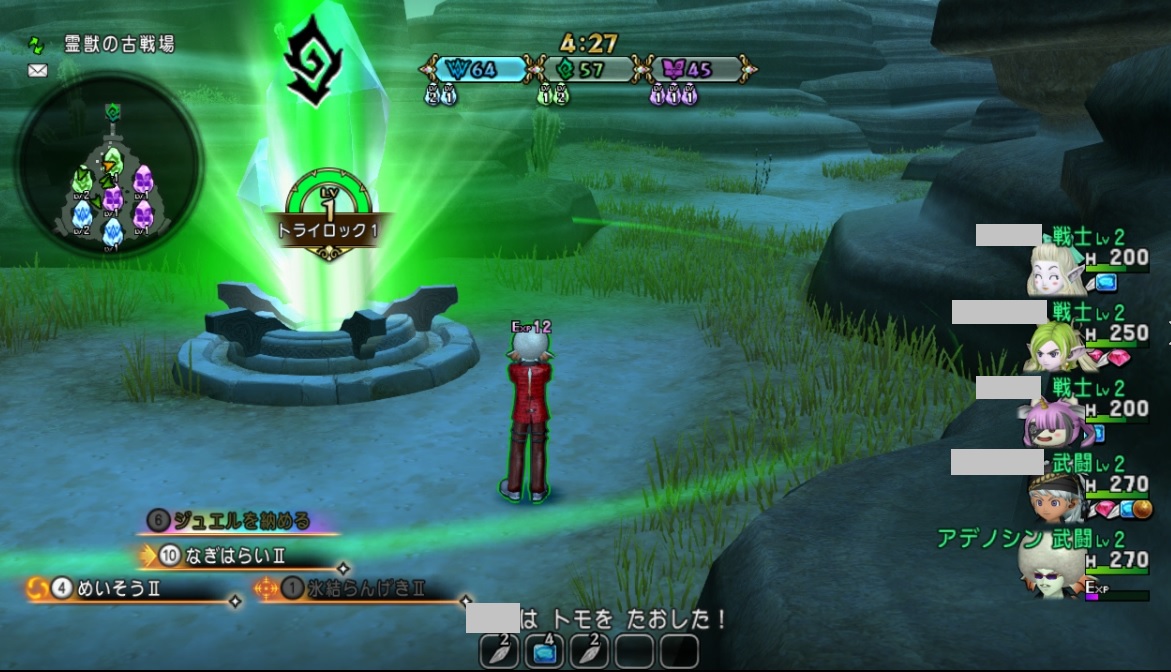Select the ジュエルを納める command
The width and height of the screenshot is (1171, 672).
click(x=240, y=521)
